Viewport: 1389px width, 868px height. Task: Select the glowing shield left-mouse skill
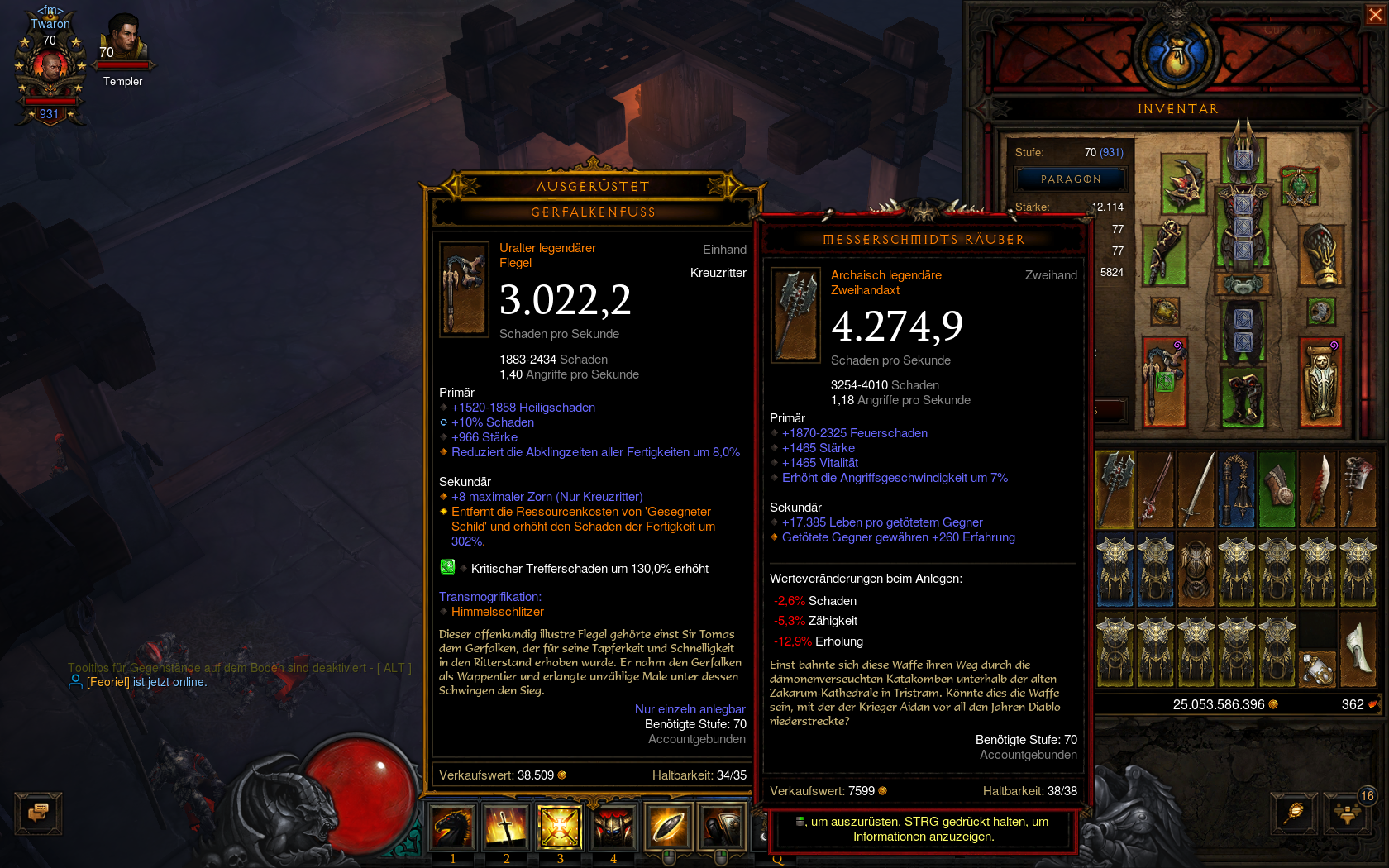(668, 827)
